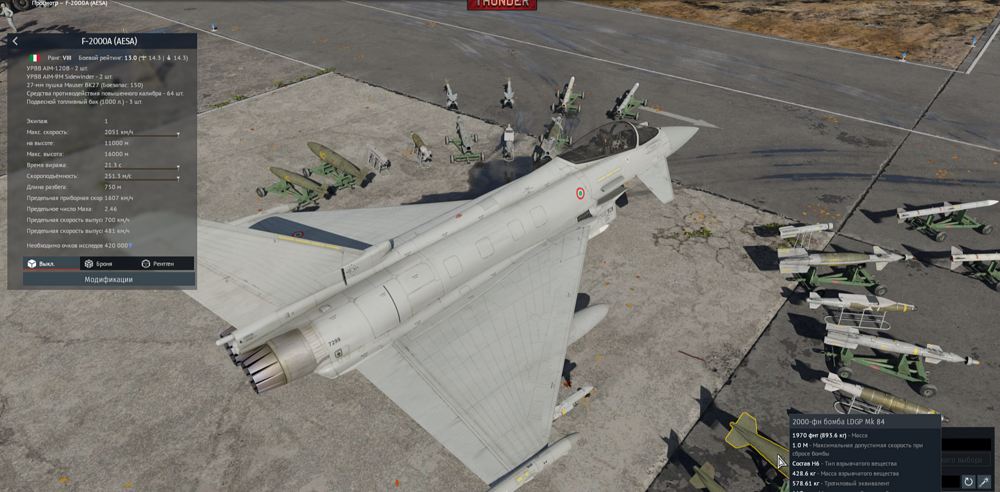
Task: Go back using the arrow beside F-2000A (AESA)
Action: (15, 41)
